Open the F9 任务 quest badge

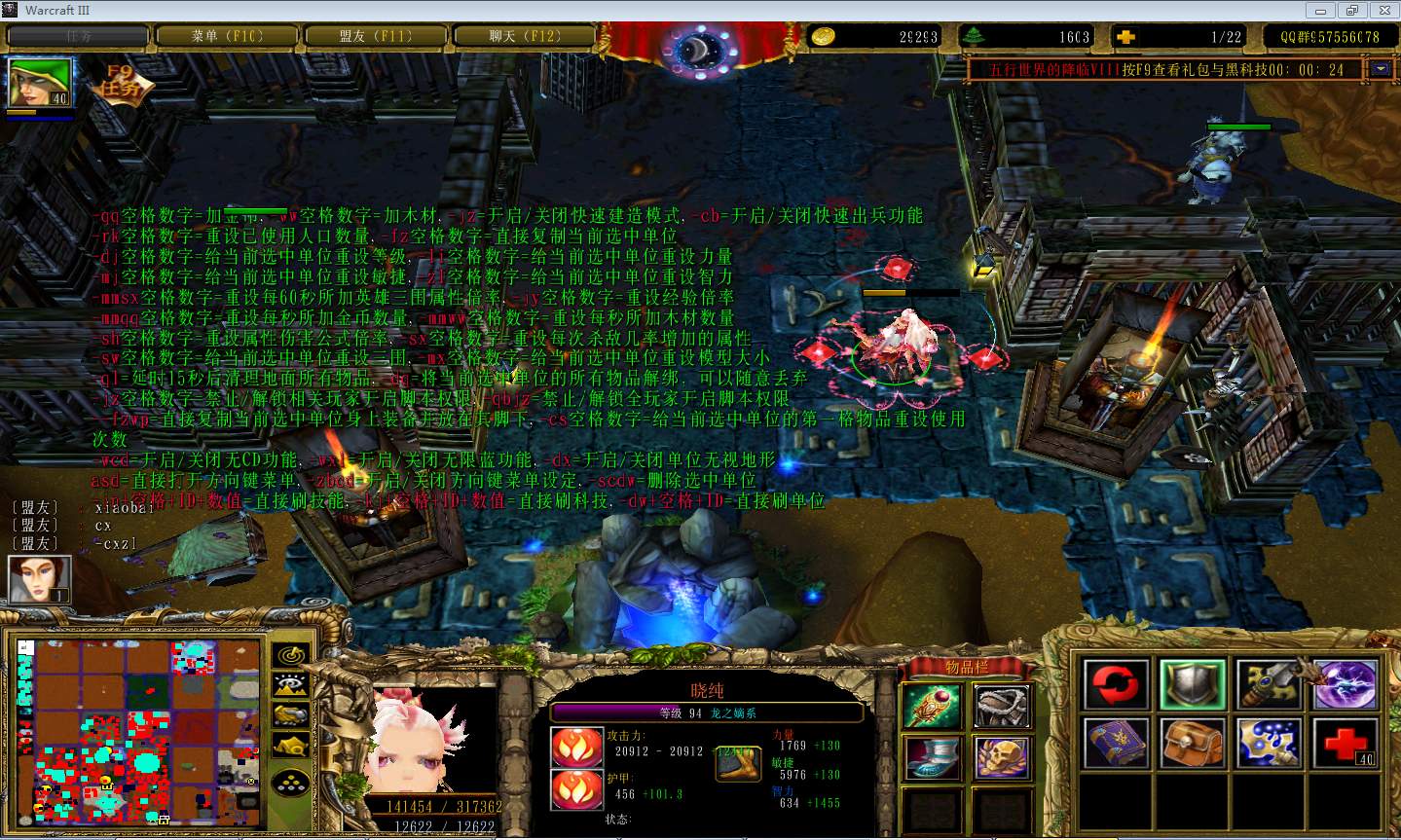[122, 84]
